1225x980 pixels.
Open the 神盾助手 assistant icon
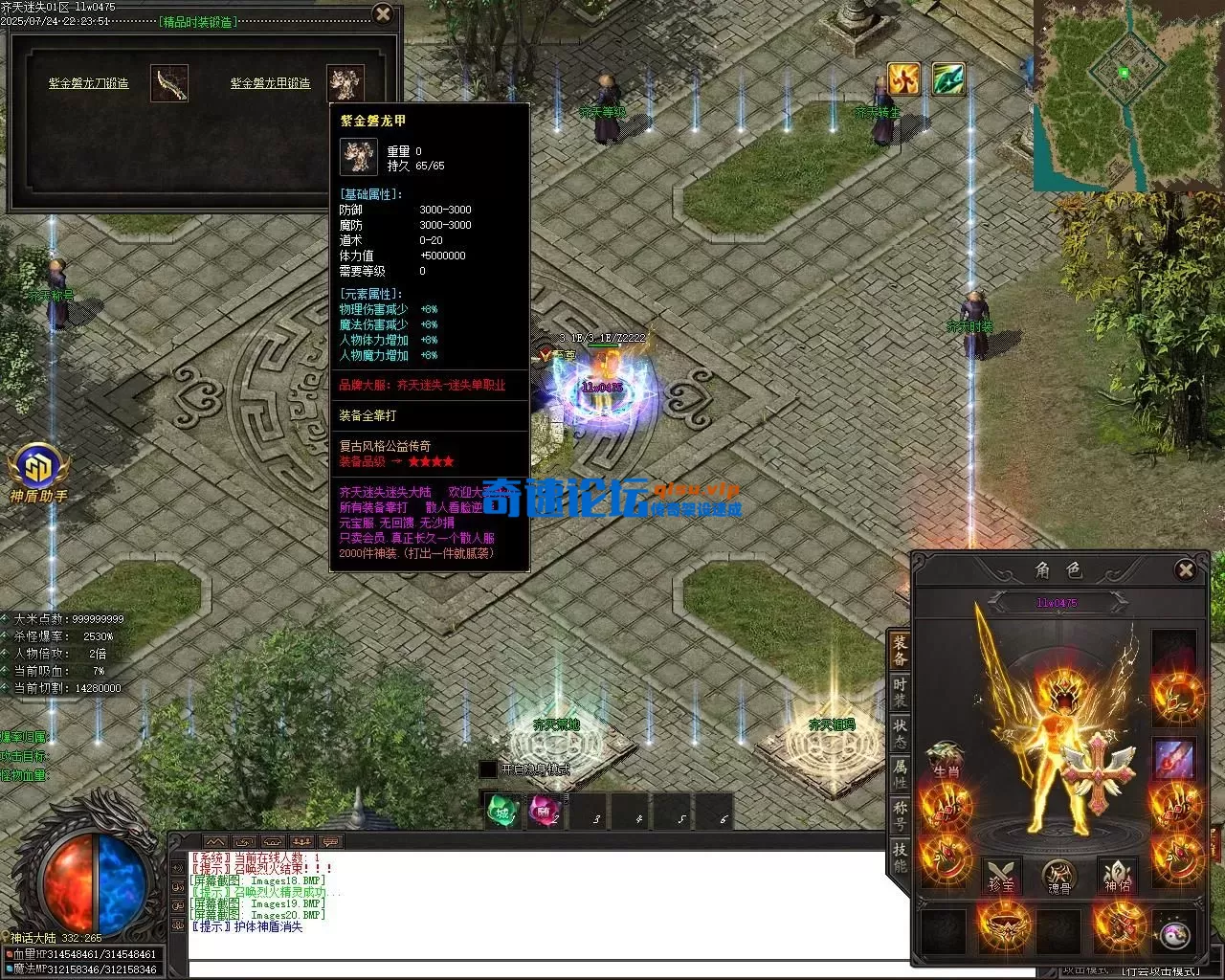[39, 472]
